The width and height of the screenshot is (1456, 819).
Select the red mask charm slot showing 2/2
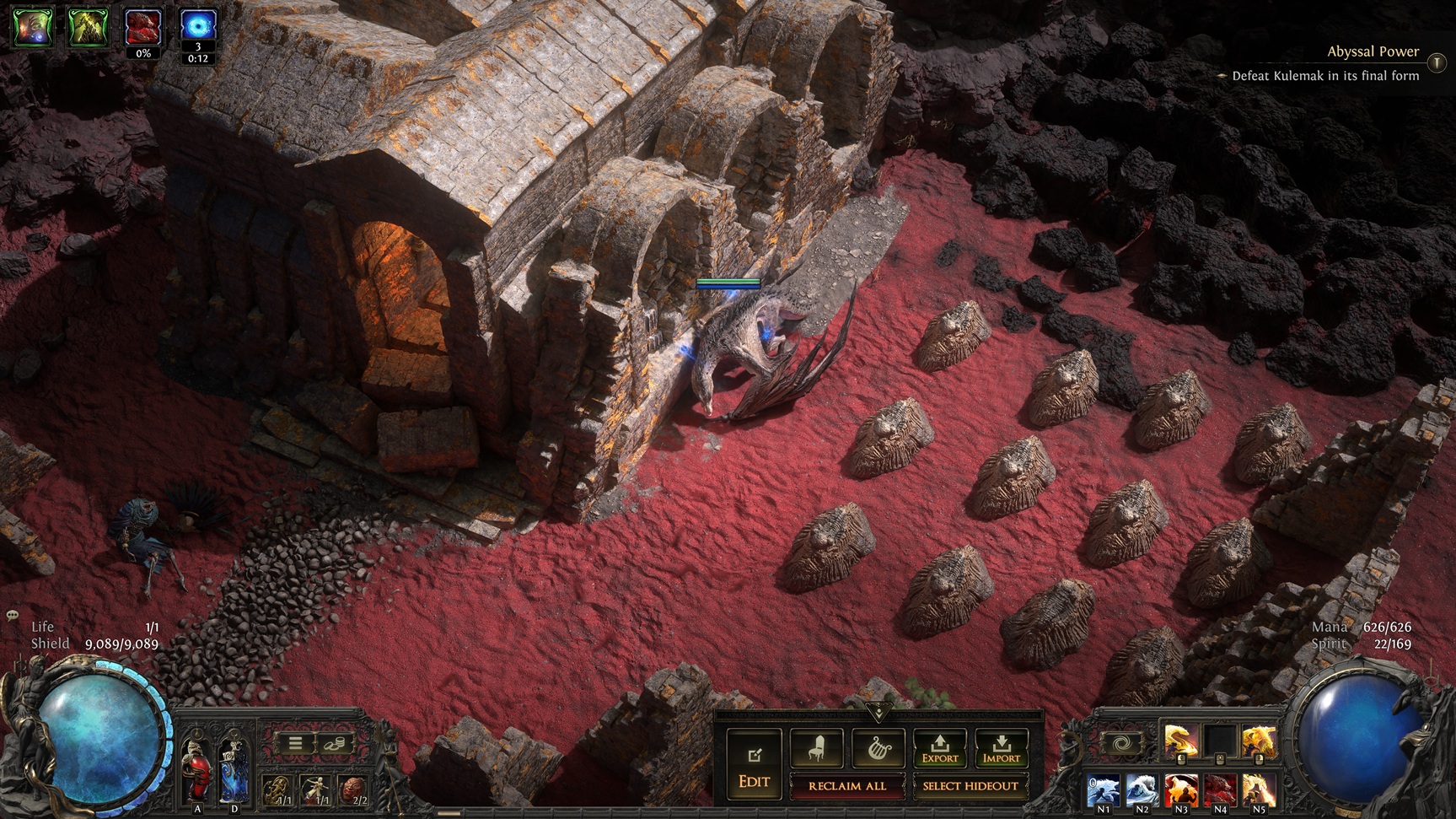pos(353,789)
